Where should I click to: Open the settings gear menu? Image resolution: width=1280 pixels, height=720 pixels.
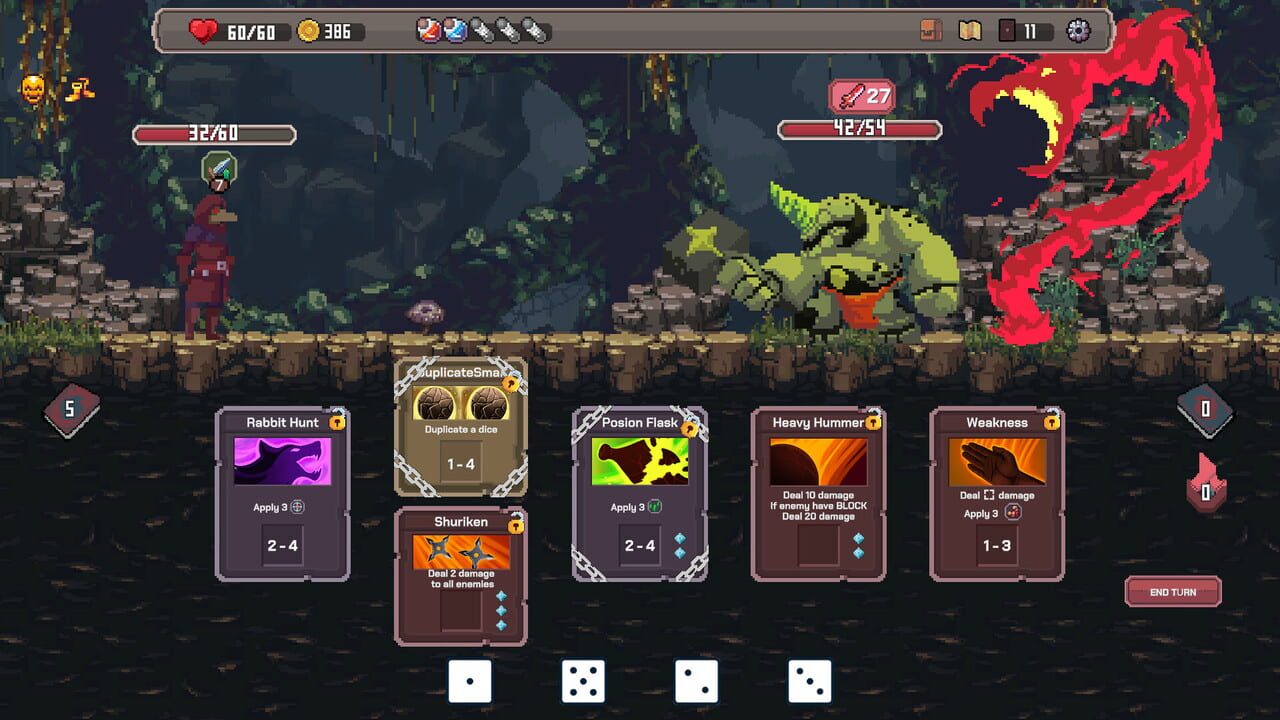coord(1078,30)
